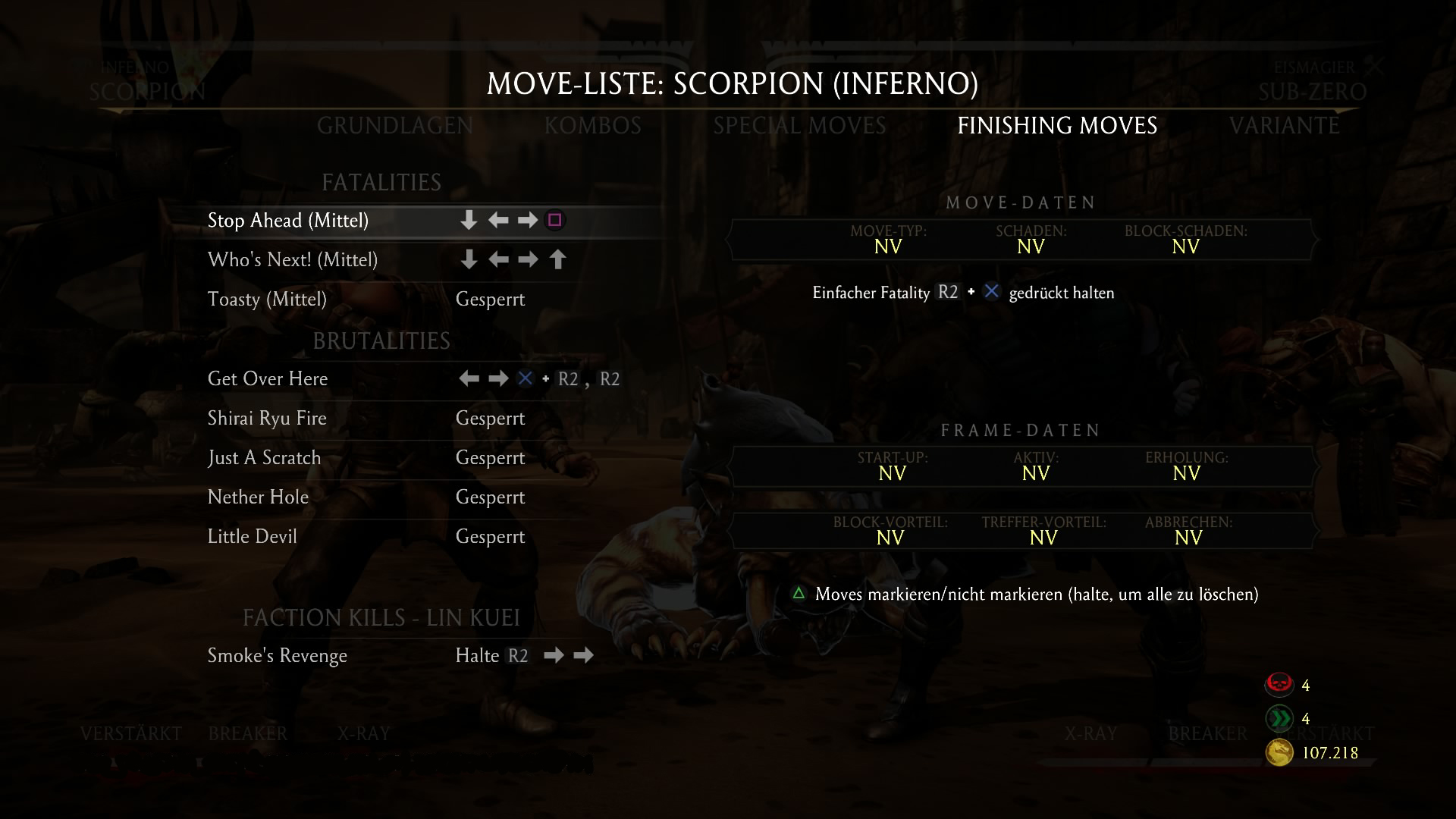Select the Stop Ahead fatality row

[288, 221]
